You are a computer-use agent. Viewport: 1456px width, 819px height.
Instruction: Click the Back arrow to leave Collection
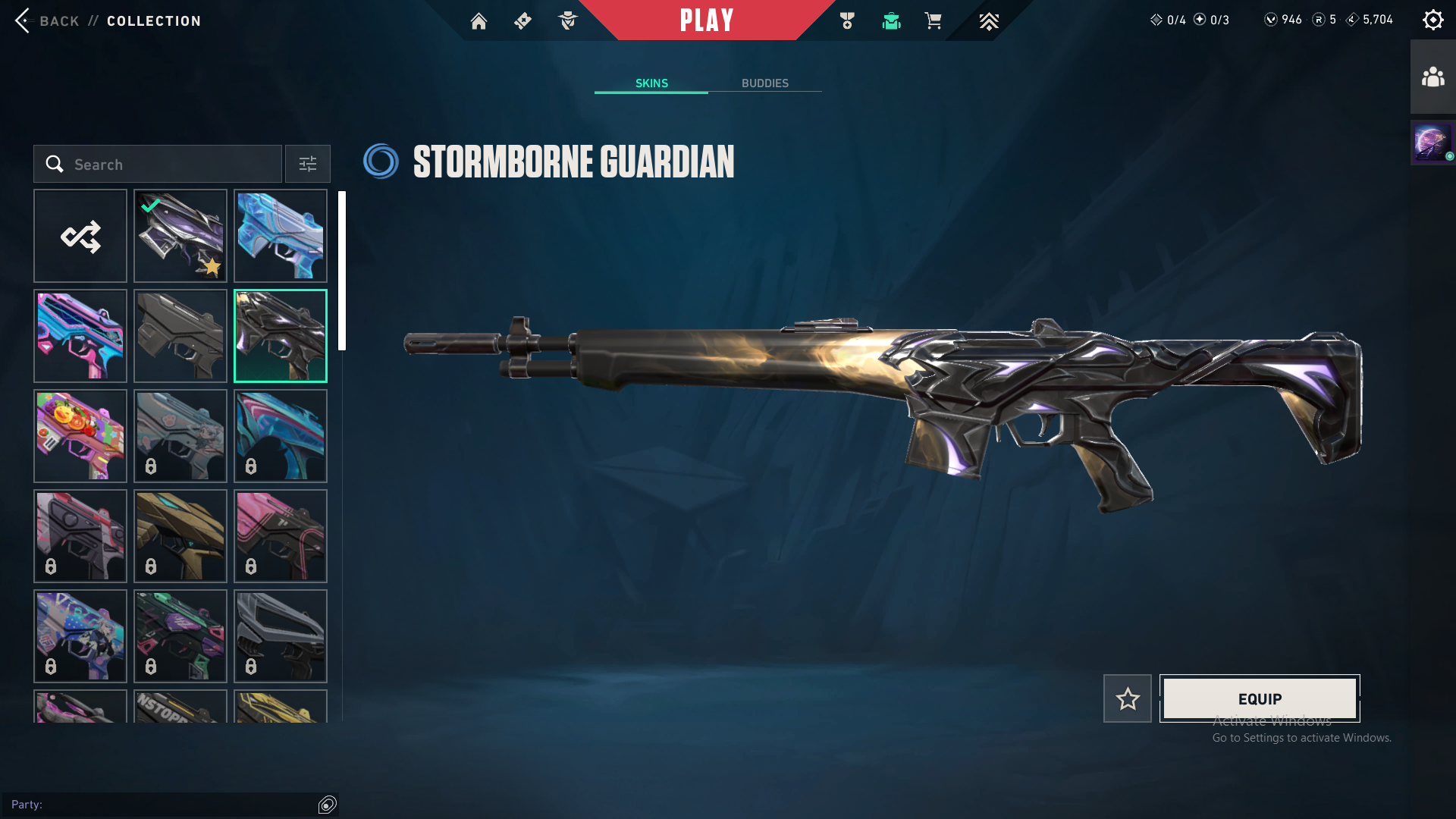24,20
